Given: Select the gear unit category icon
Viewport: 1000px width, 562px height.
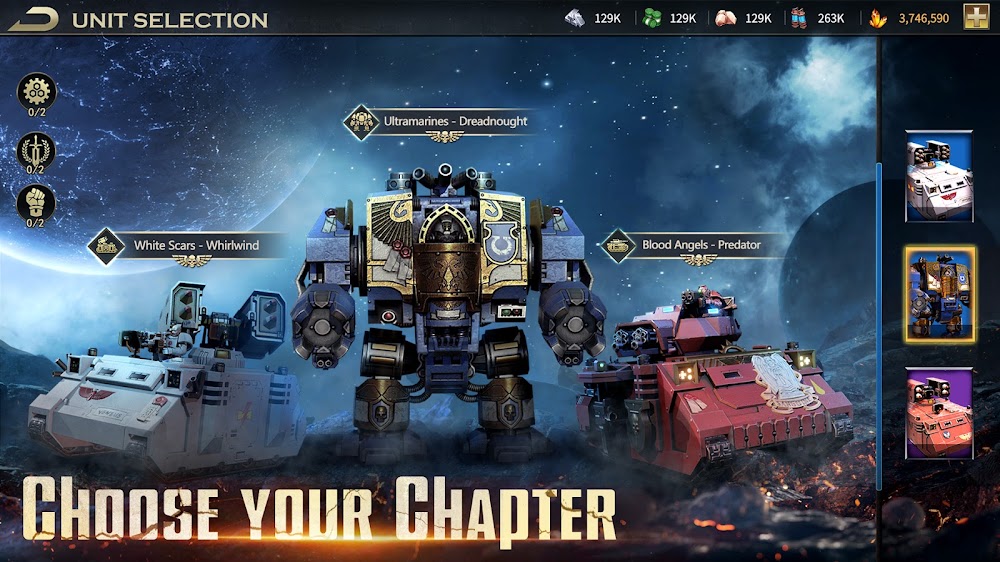Looking at the screenshot, I should click(x=36, y=93).
